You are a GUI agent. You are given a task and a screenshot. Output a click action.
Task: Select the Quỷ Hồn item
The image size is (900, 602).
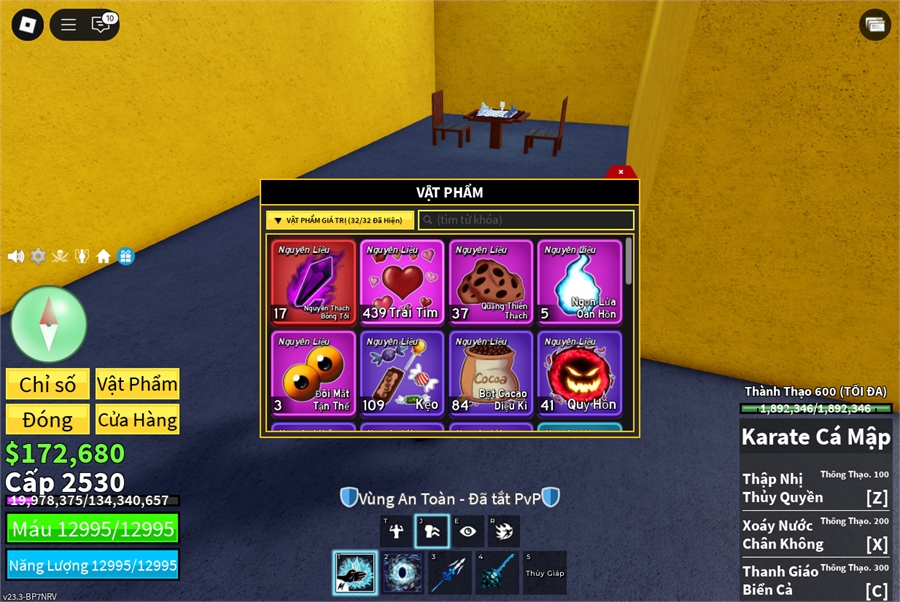pos(579,373)
